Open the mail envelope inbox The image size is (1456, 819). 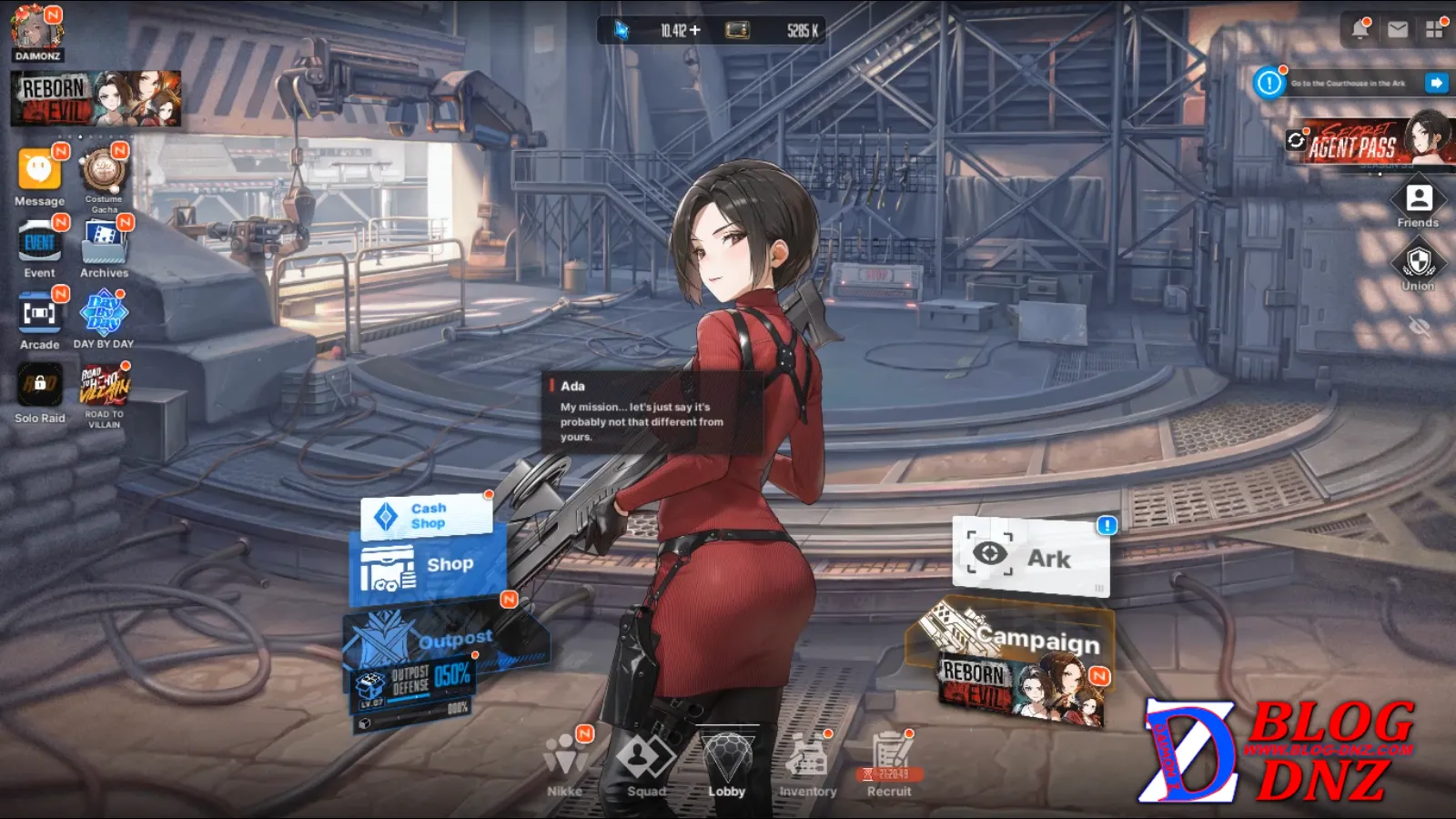[x=1398, y=30]
